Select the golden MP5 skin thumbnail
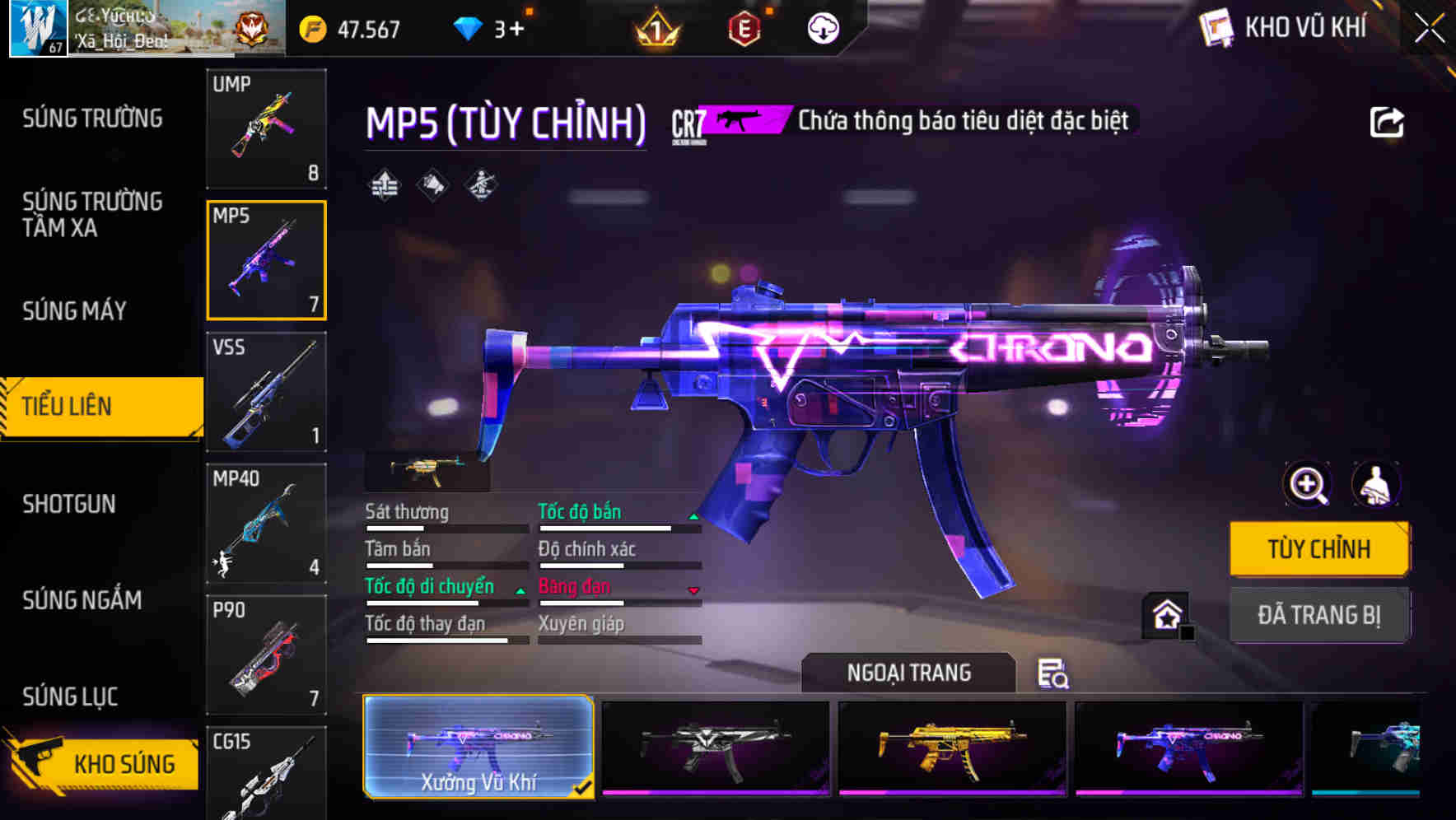The image size is (1456, 820). tap(952, 748)
